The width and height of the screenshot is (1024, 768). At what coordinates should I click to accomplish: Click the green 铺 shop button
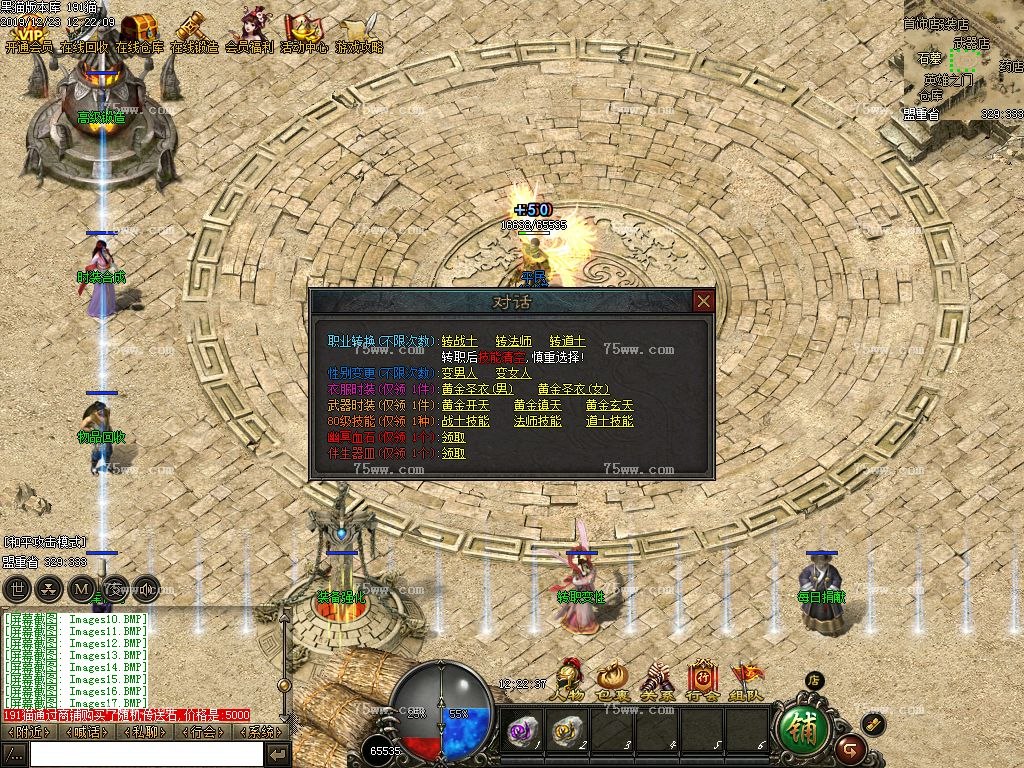point(802,730)
